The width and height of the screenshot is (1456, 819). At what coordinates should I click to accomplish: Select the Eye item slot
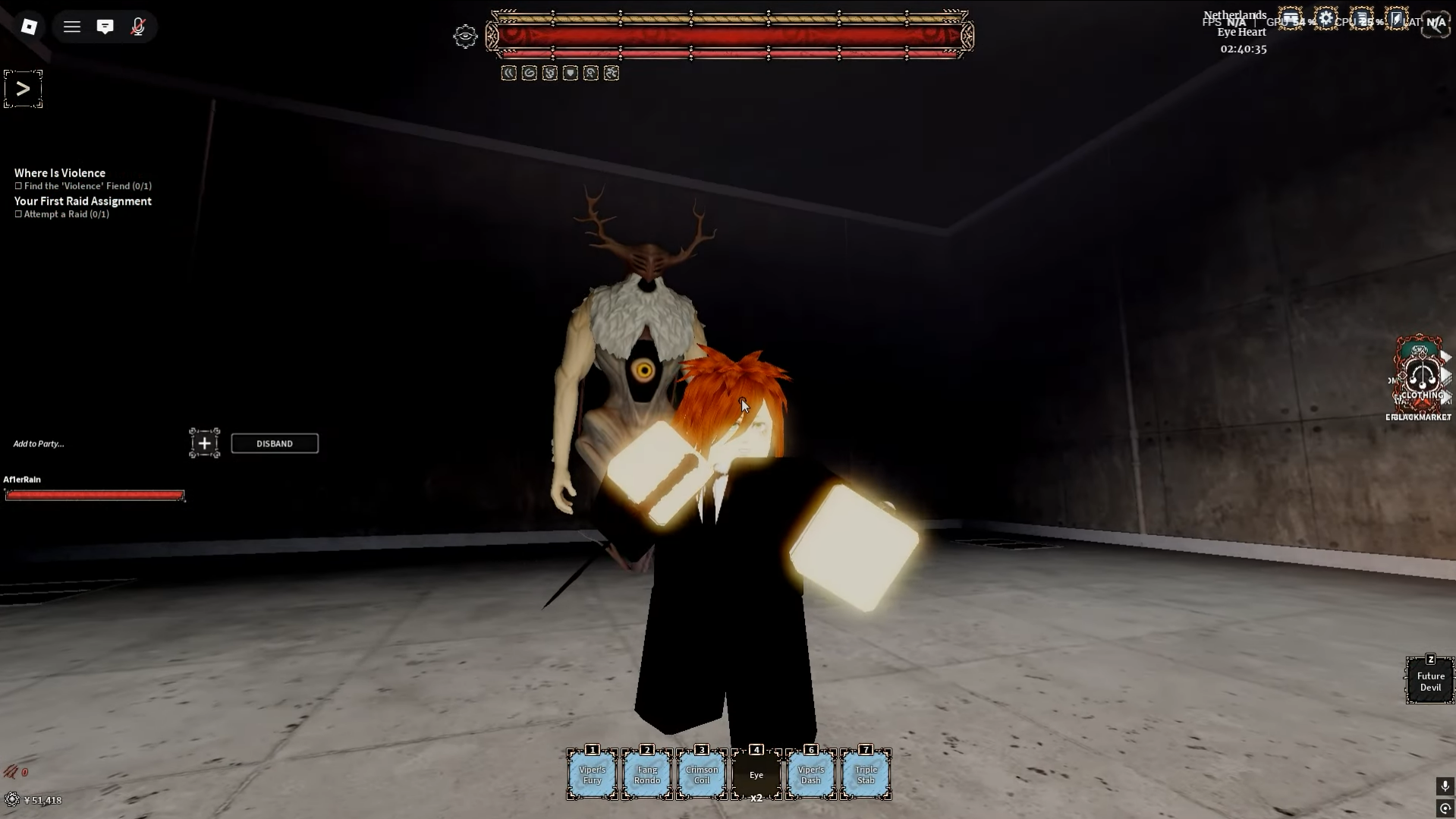click(756, 774)
